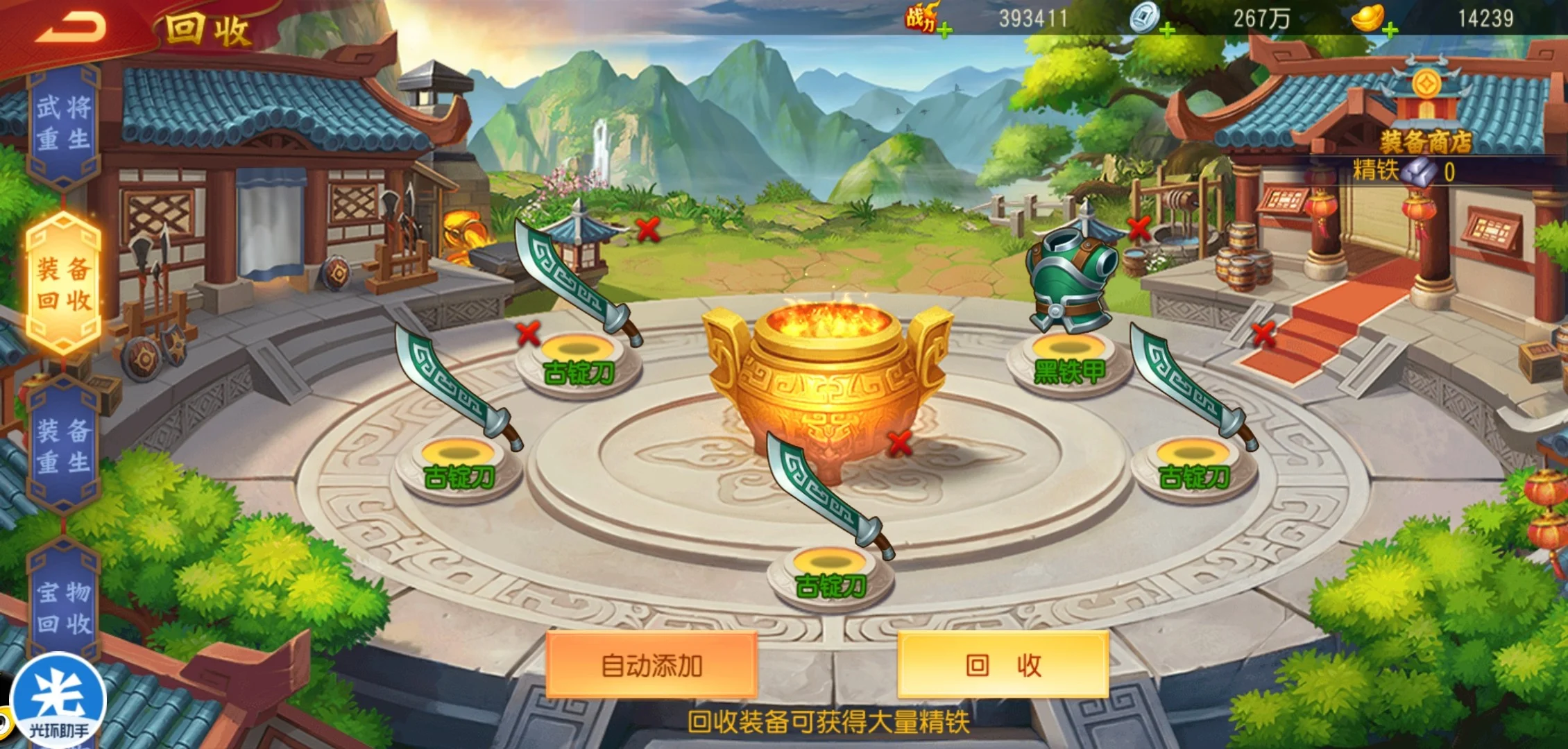Open the 光环助手 overlay bubble
Screen dimensions: 1568x749
[58, 700]
